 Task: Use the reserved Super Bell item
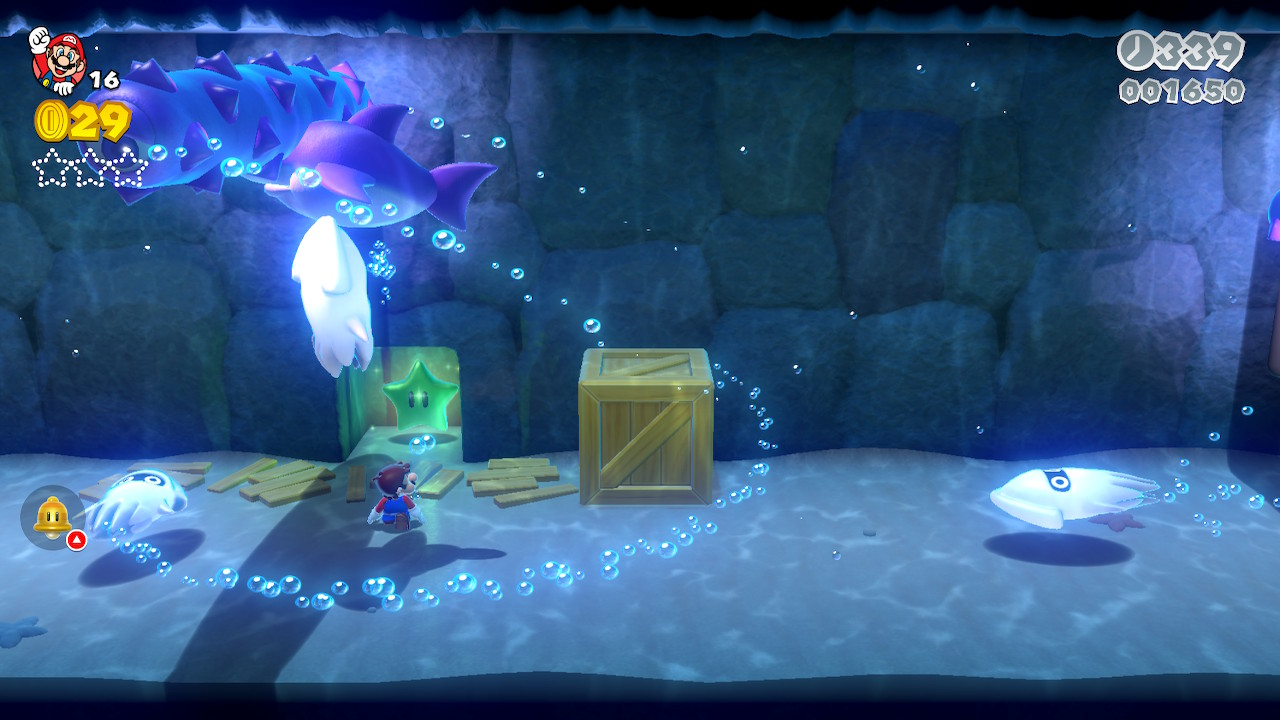tap(52, 516)
